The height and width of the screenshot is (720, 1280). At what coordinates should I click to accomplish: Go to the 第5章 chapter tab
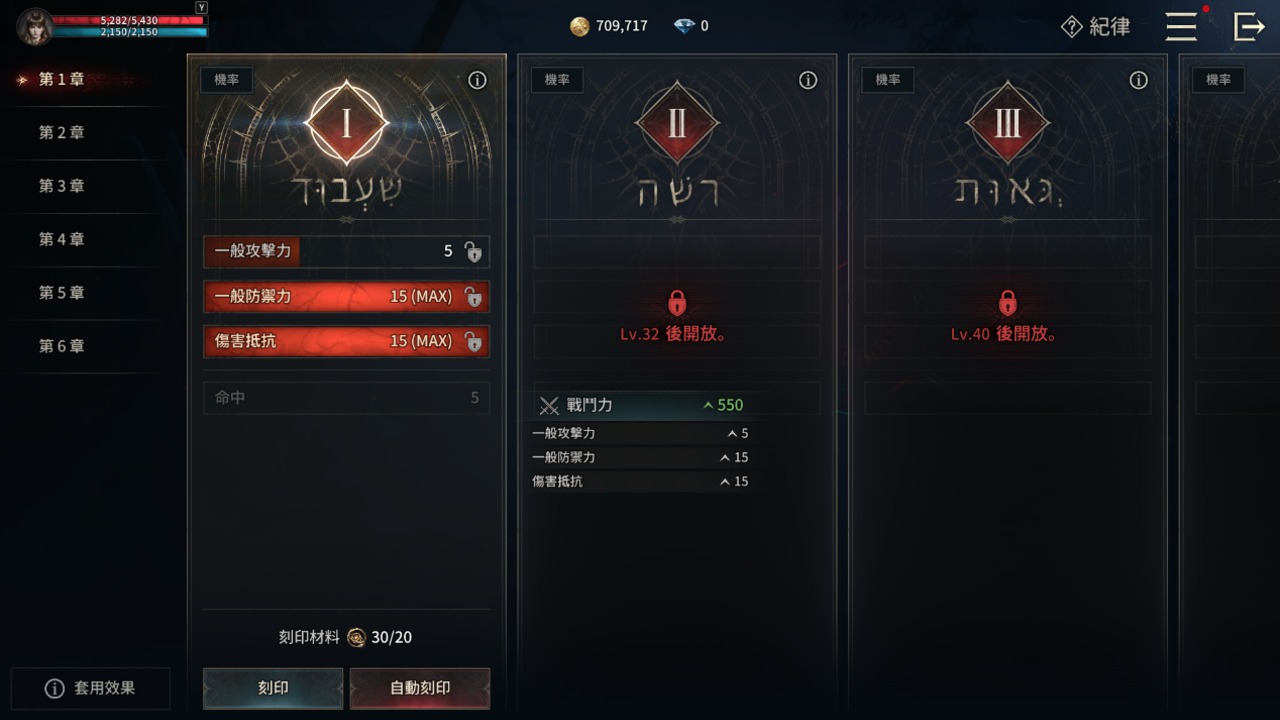tap(61, 293)
